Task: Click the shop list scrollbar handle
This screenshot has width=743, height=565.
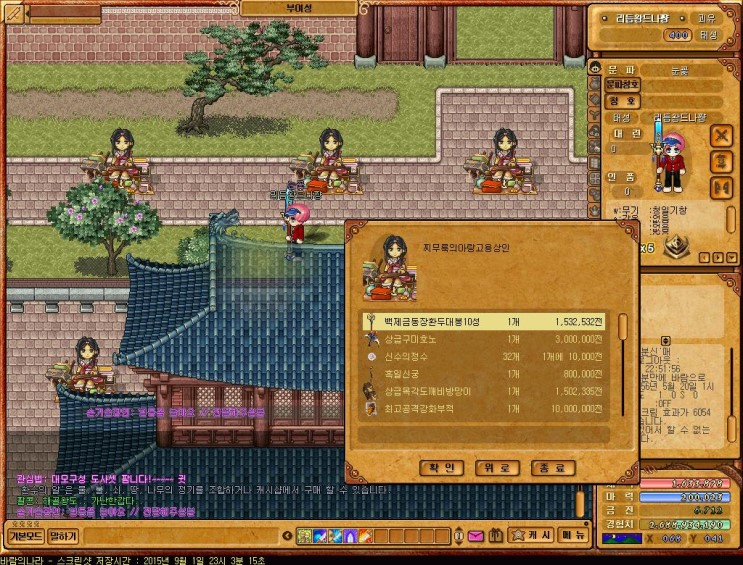Action: tap(622, 328)
